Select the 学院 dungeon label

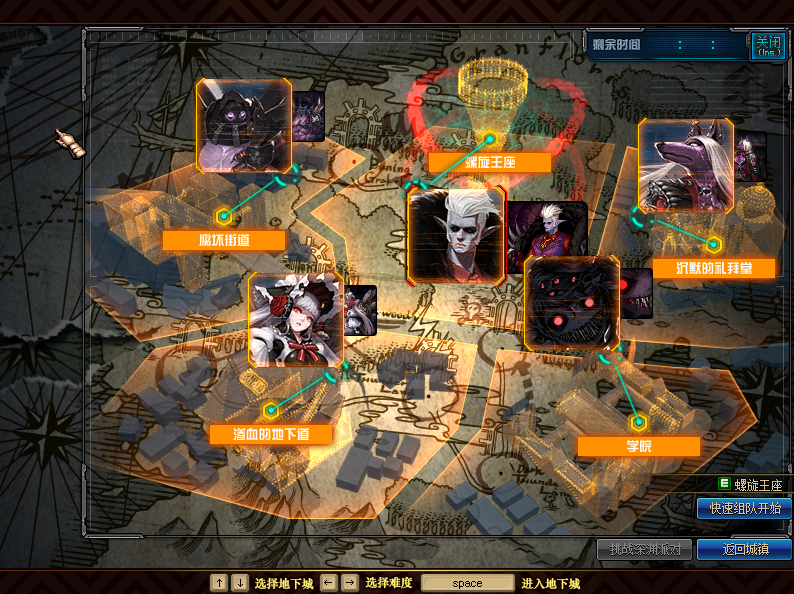(637, 446)
